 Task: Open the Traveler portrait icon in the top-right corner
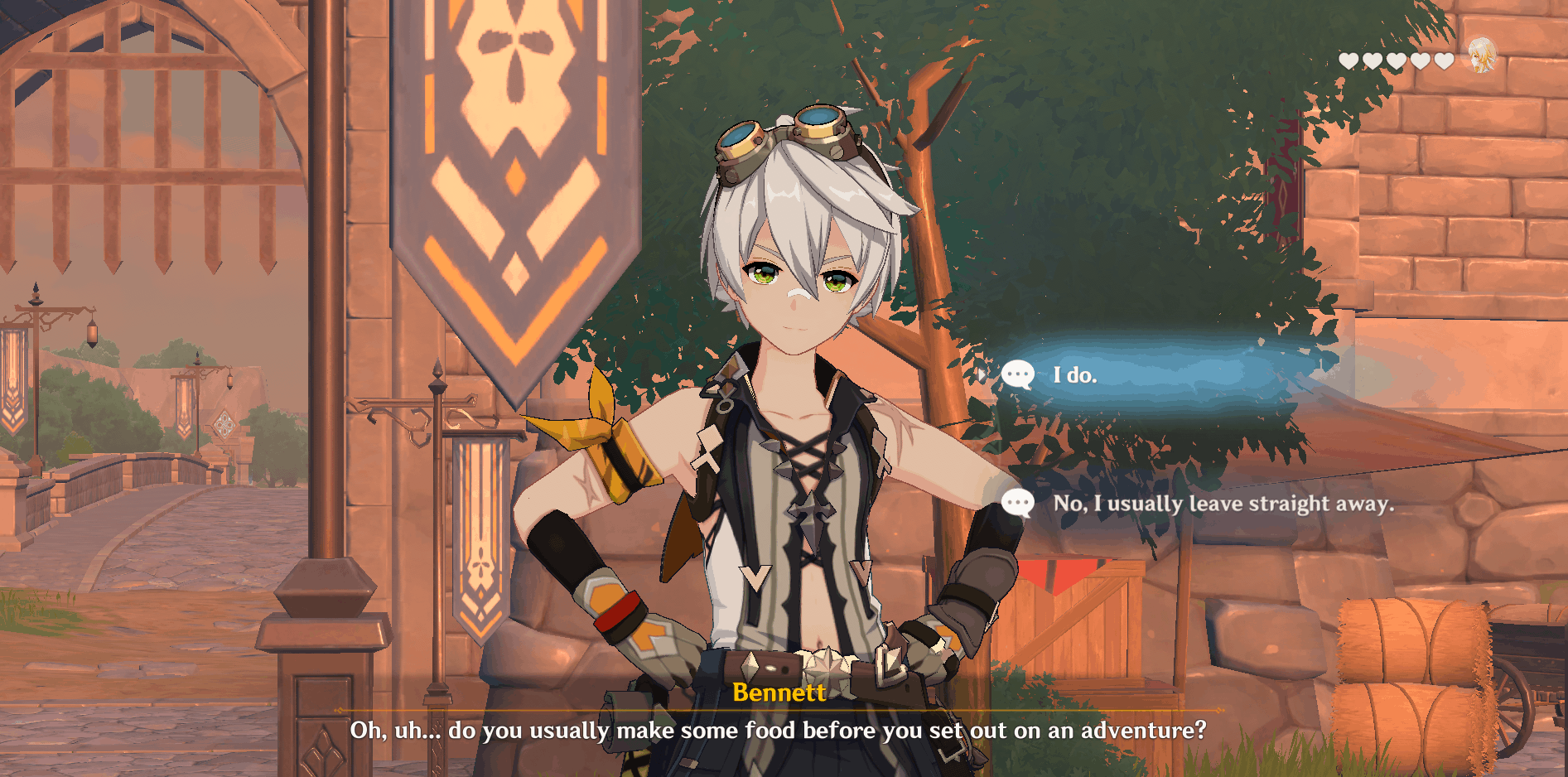click(1483, 56)
